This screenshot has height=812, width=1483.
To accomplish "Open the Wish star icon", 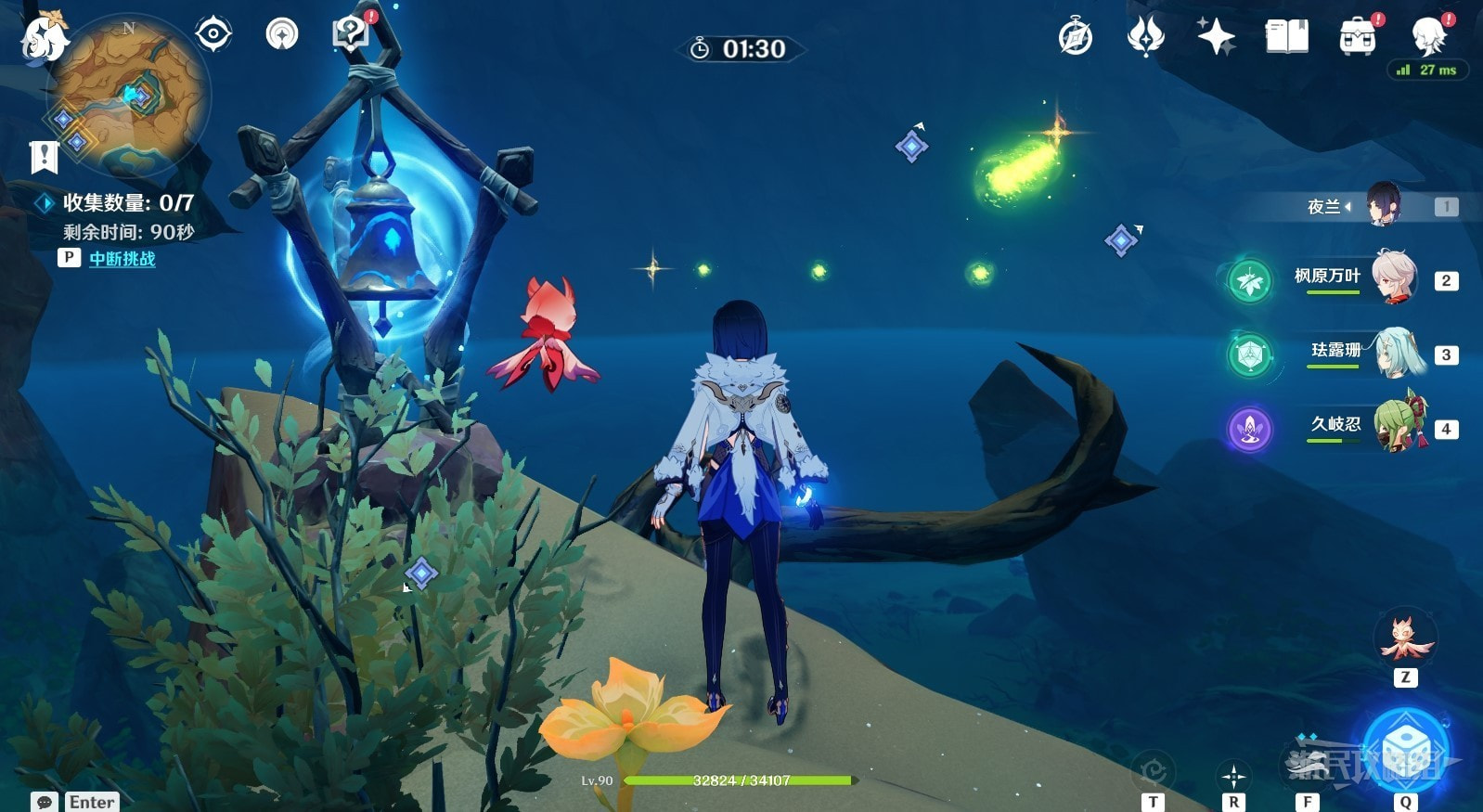I will pos(1216,37).
